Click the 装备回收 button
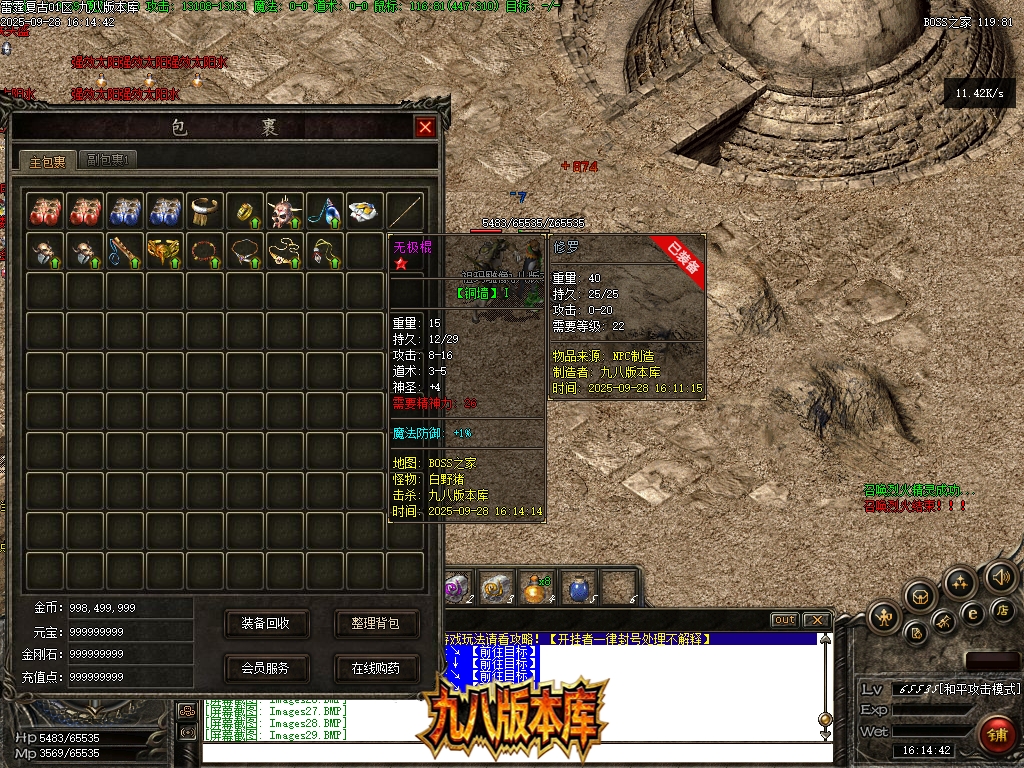 265,623
